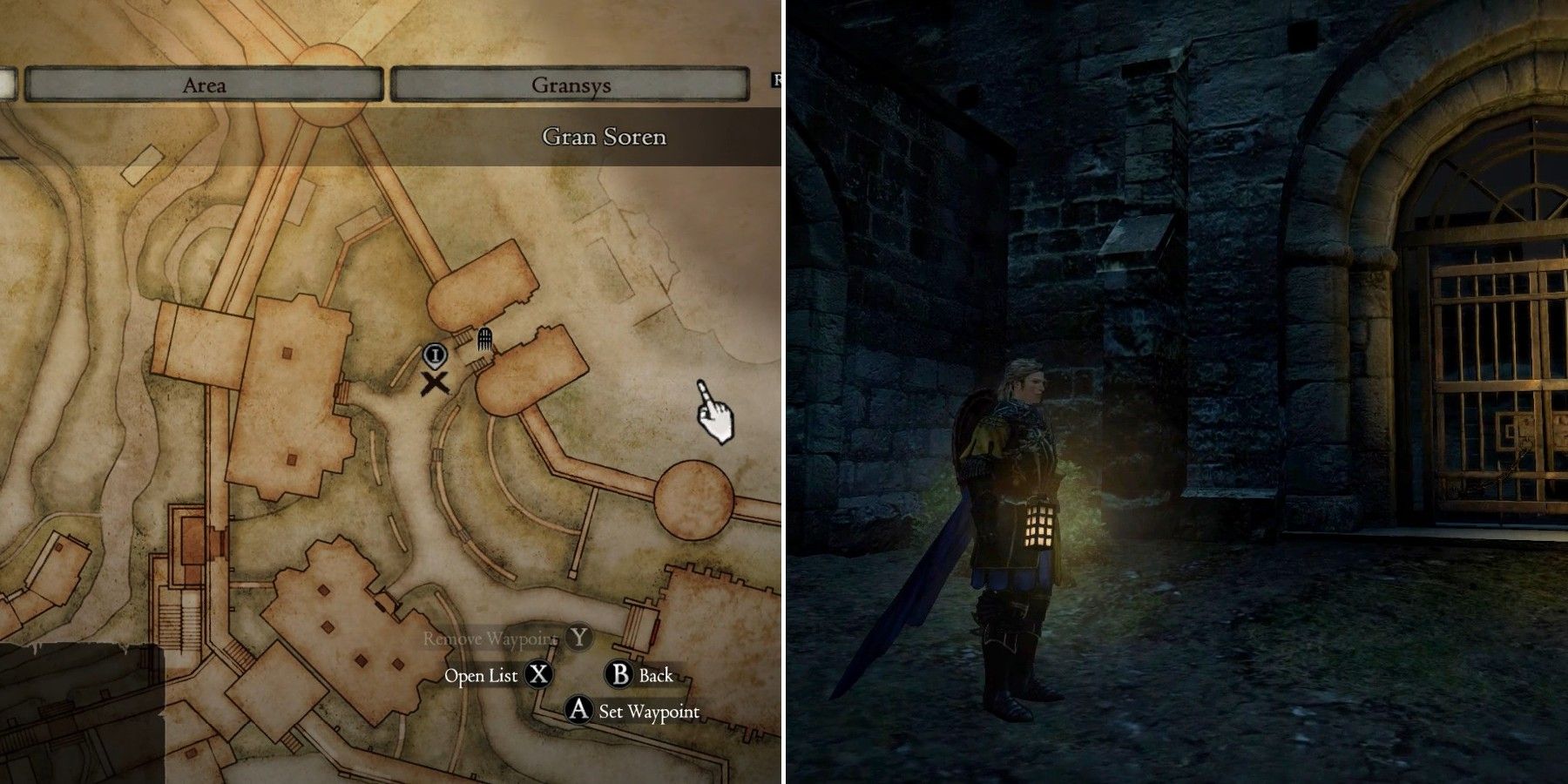
Task: Click the Gran Soren location banner
Action: click(605, 136)
